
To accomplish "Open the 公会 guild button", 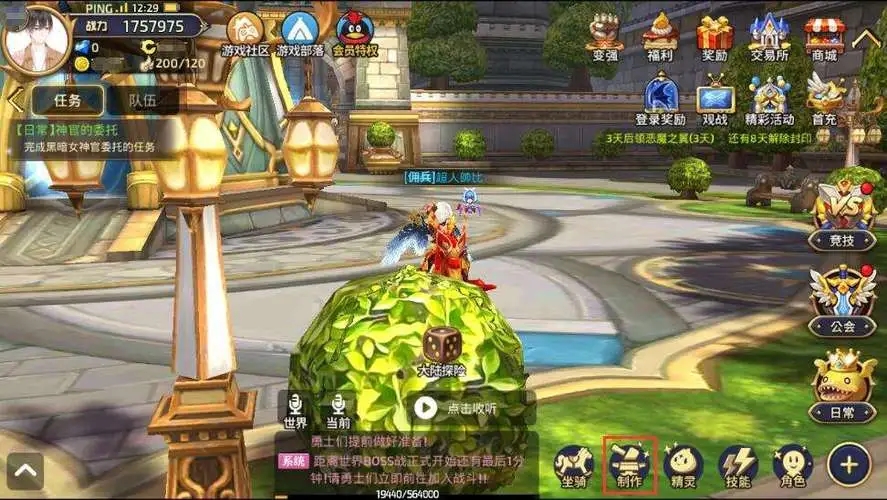I will (x=843, y=298).
